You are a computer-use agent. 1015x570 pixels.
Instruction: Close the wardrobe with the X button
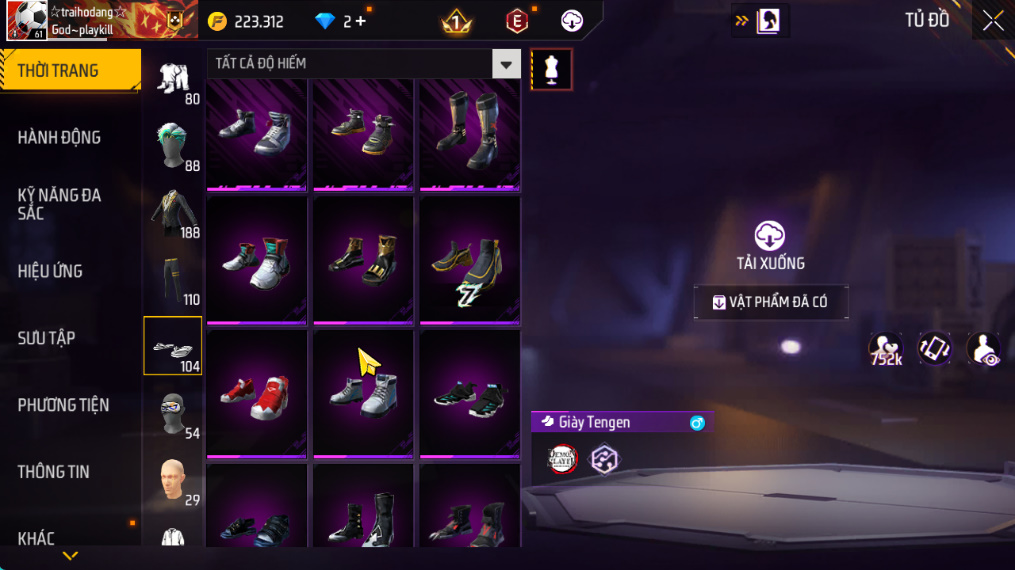tap(992, 21)
